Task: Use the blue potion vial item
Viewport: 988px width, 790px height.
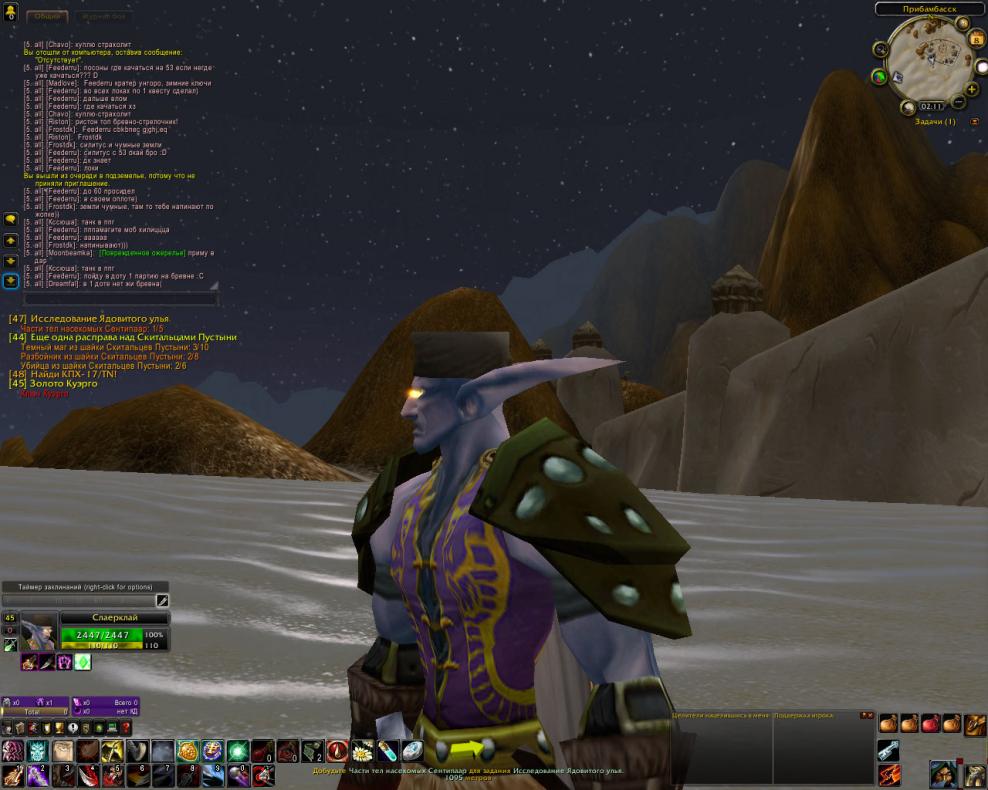Action: pyautogui.click(x=386, y=751)
